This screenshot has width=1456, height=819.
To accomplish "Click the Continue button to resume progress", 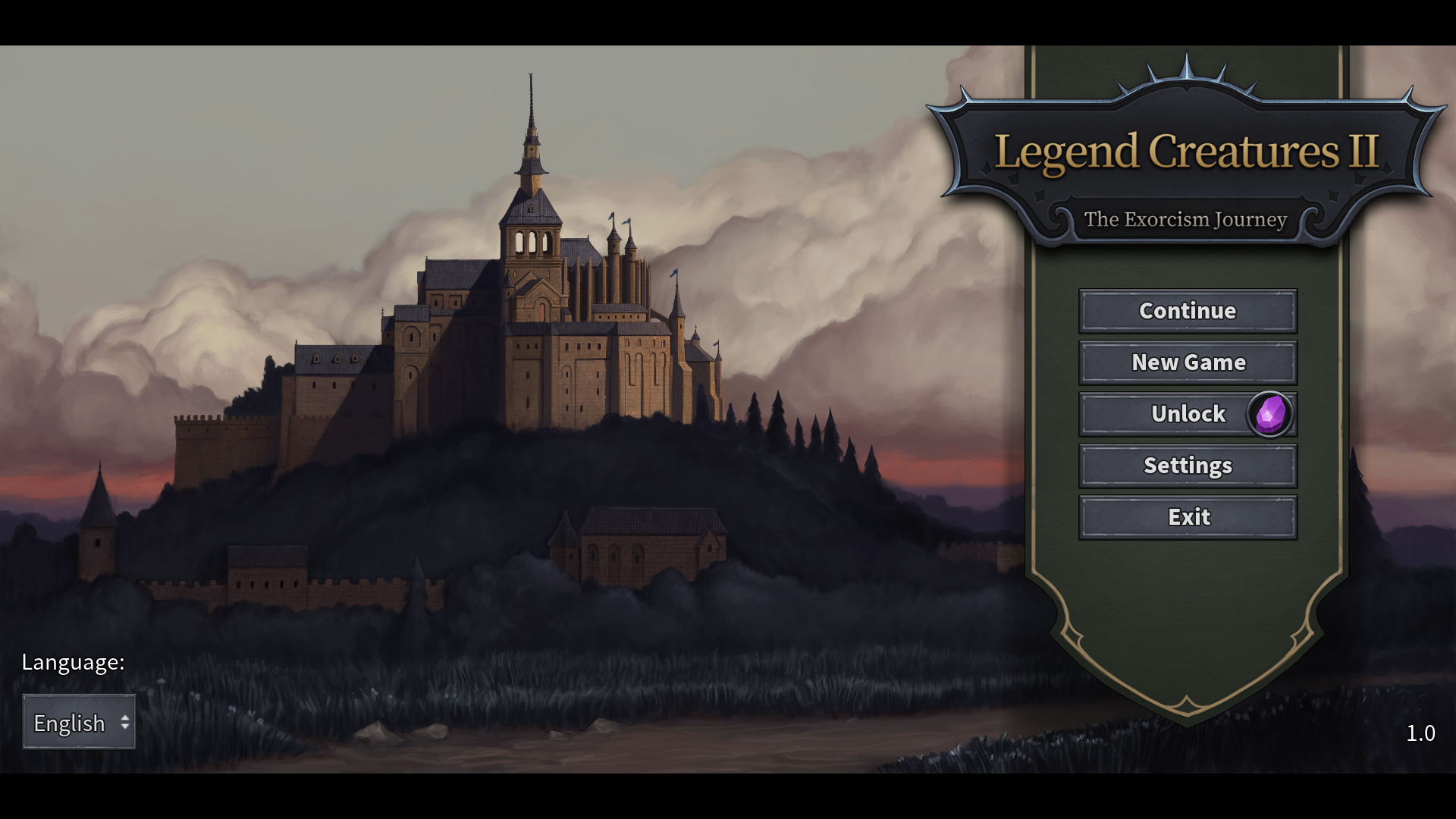I will [1188, 311].
